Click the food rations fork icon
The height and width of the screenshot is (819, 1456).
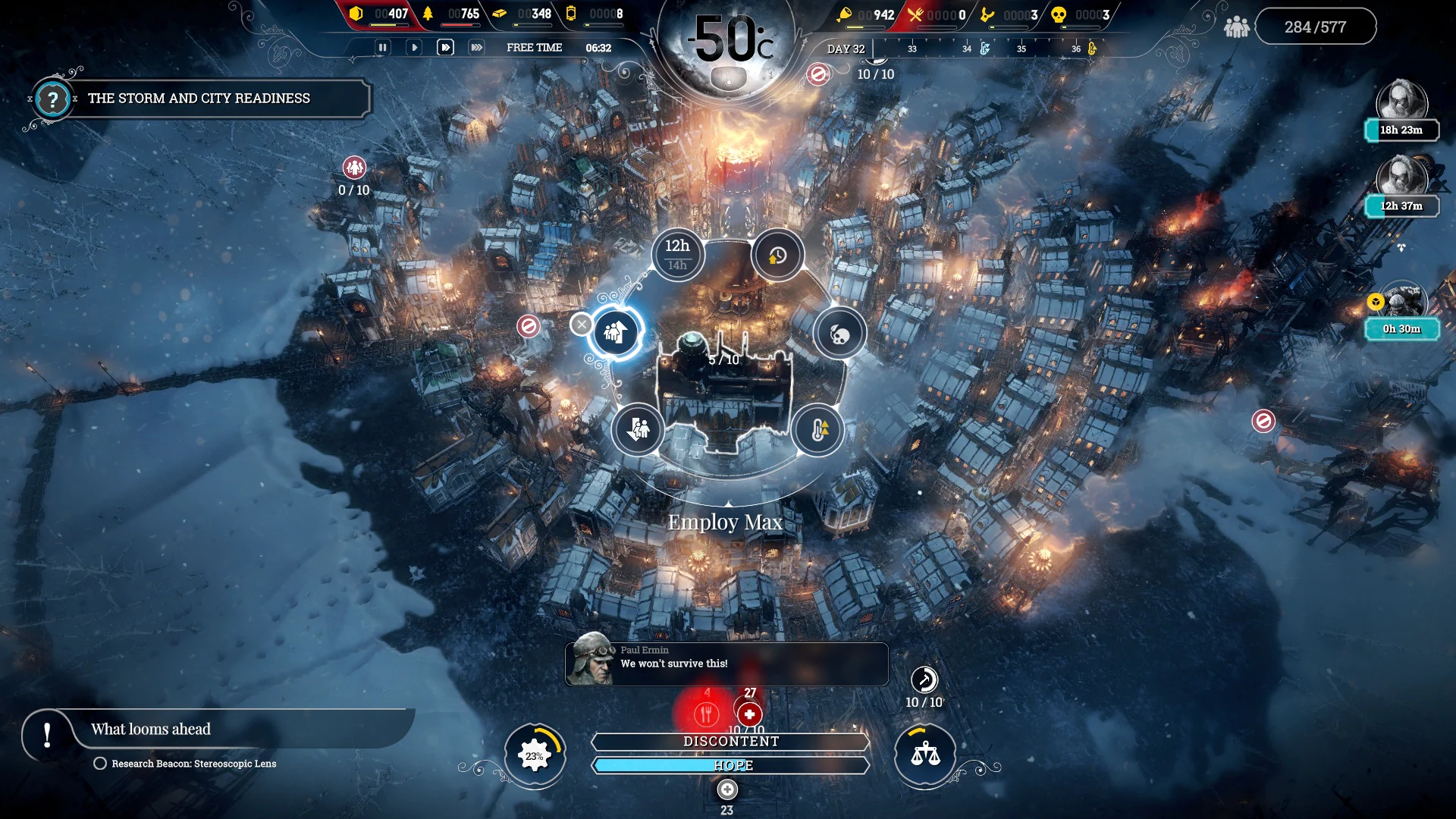(x=707, y=713)
